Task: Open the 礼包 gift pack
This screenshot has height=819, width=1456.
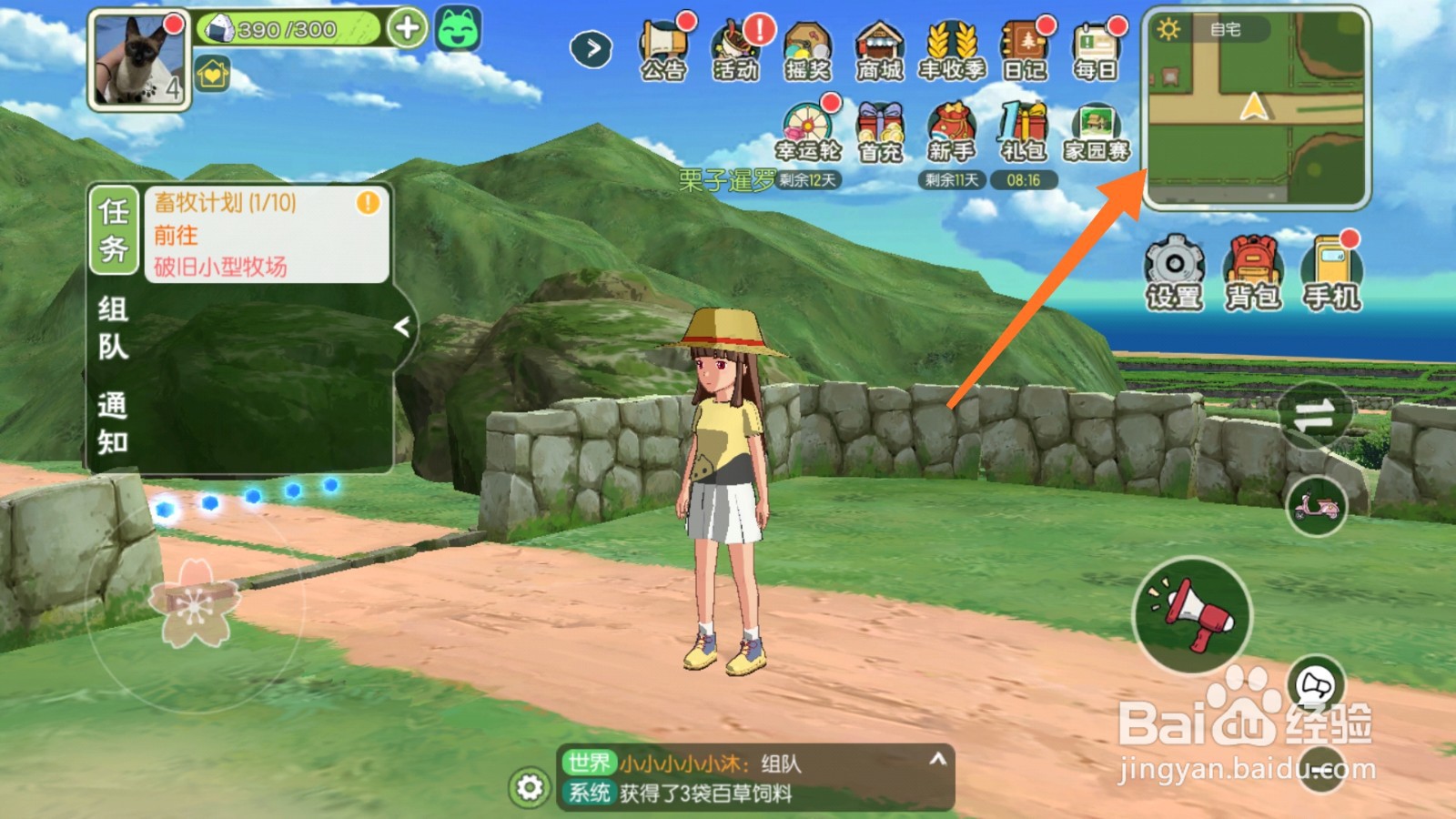Action: [1024, 132]
